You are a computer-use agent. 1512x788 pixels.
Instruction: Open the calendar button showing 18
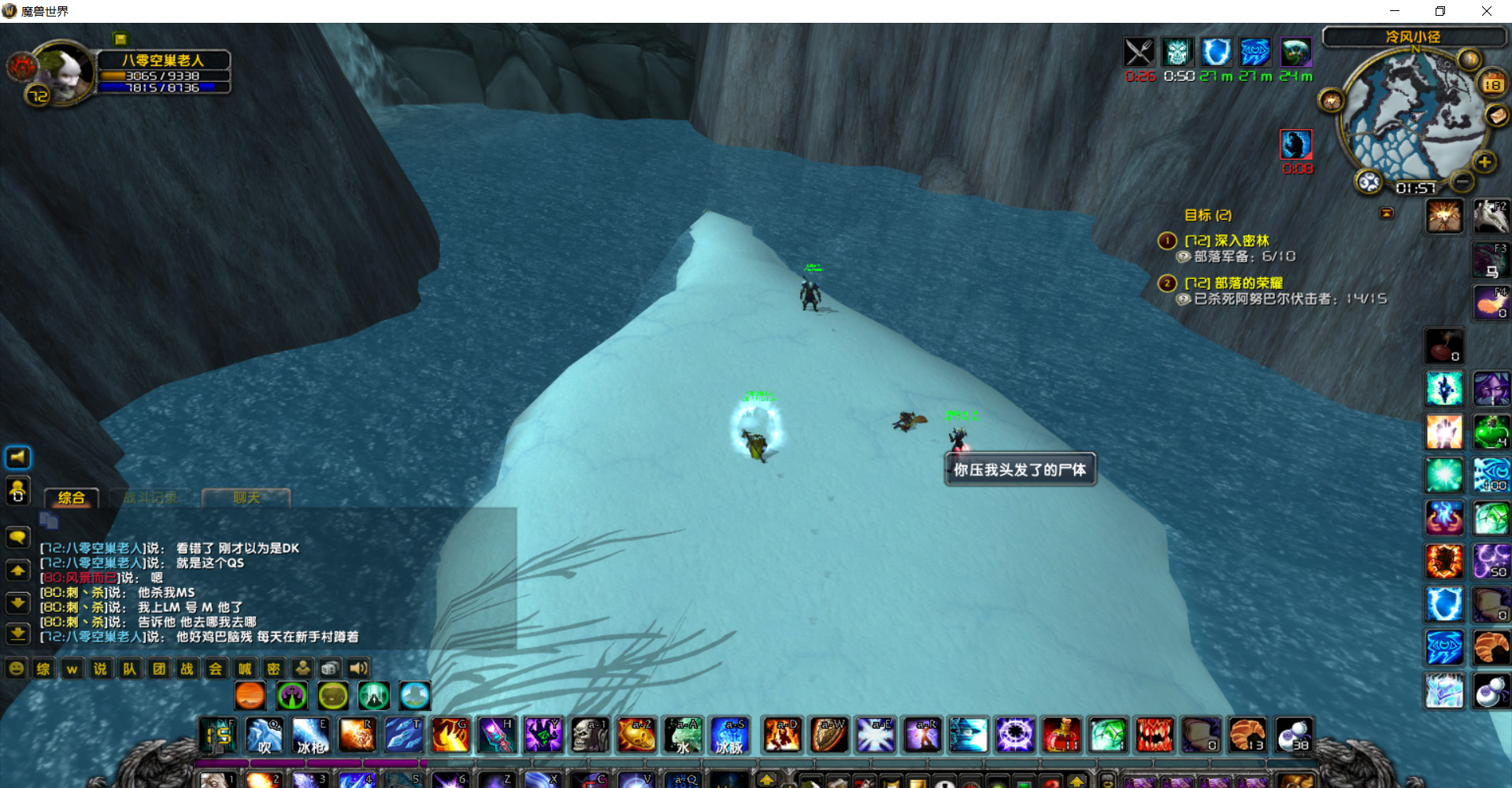(1492, 84)
